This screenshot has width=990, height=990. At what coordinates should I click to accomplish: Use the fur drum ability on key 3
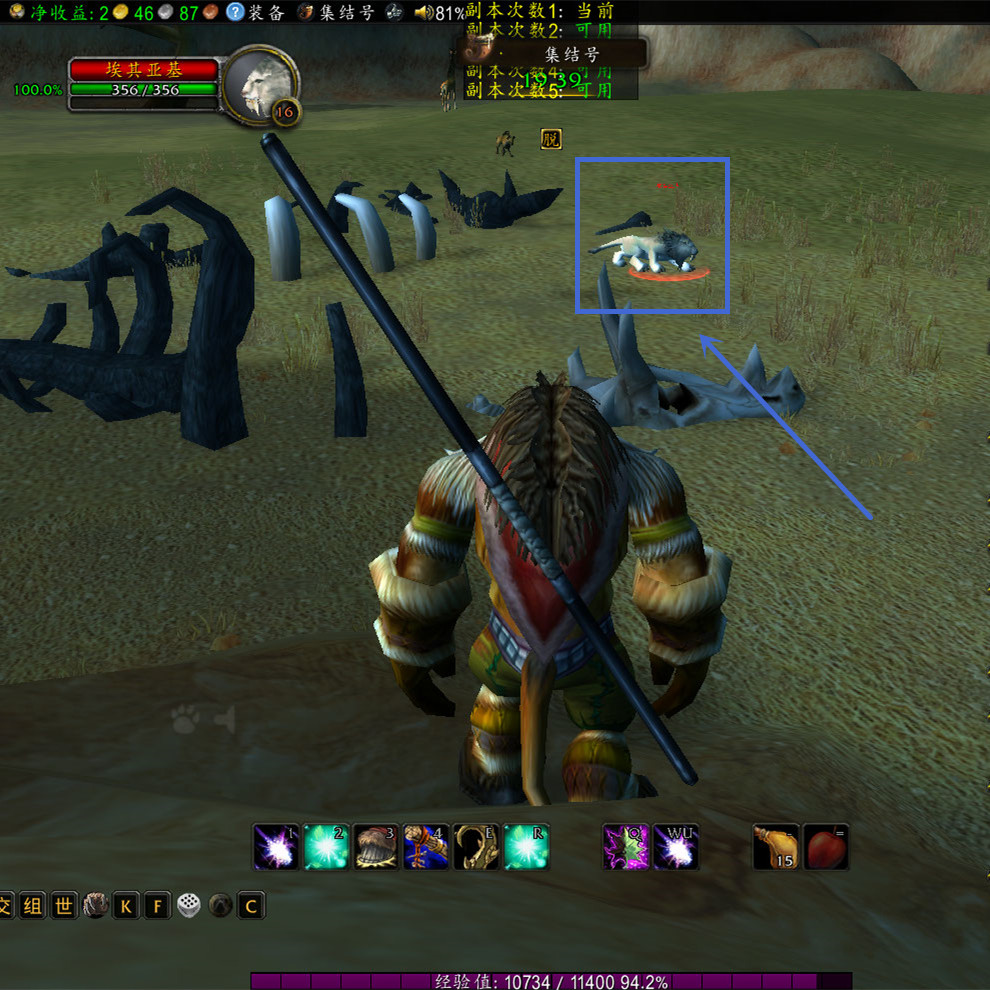pos(376,847)
